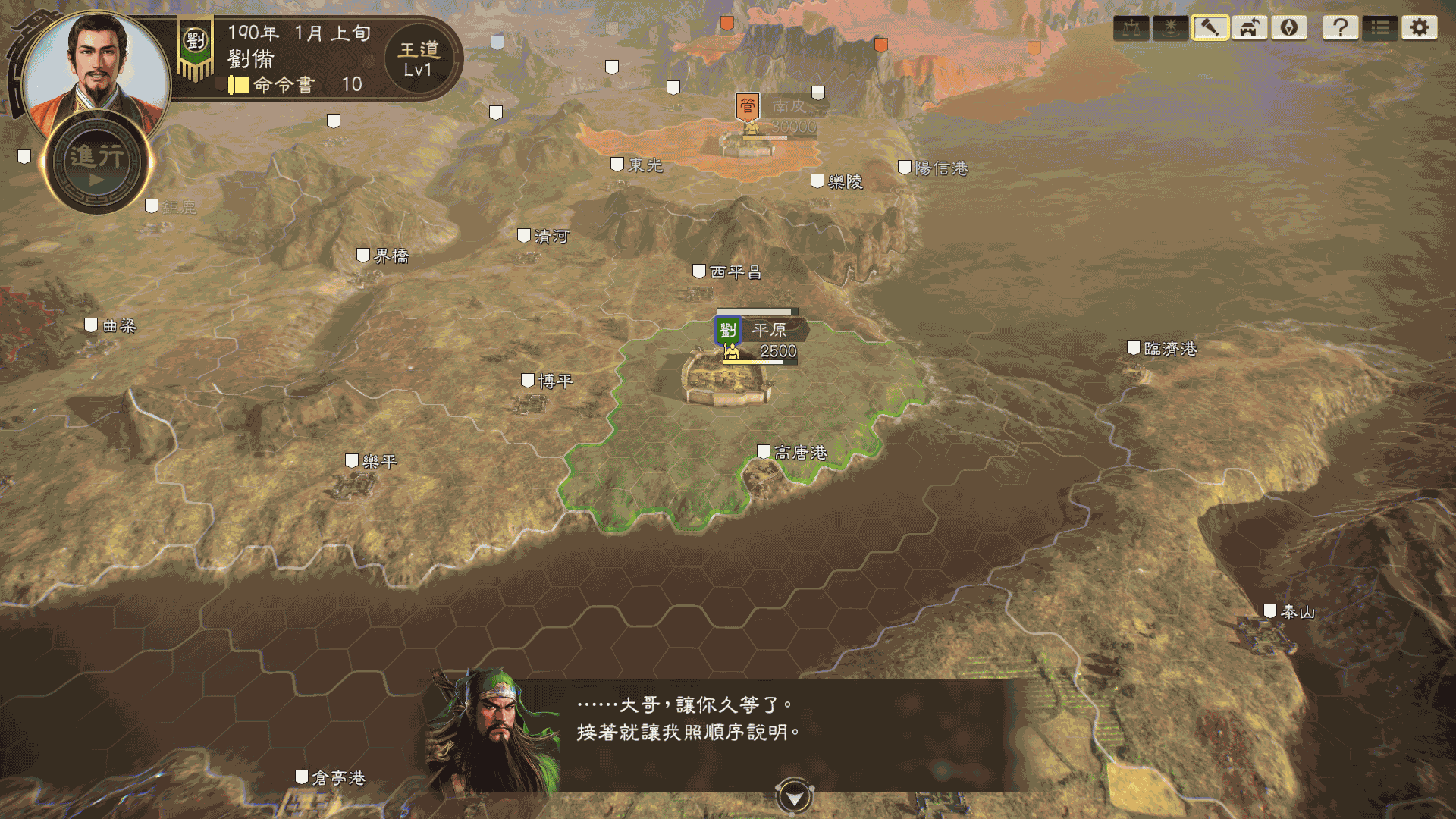Open the compass orientation icon
The image size is (1456, 819).
[x=1288, y=28]
